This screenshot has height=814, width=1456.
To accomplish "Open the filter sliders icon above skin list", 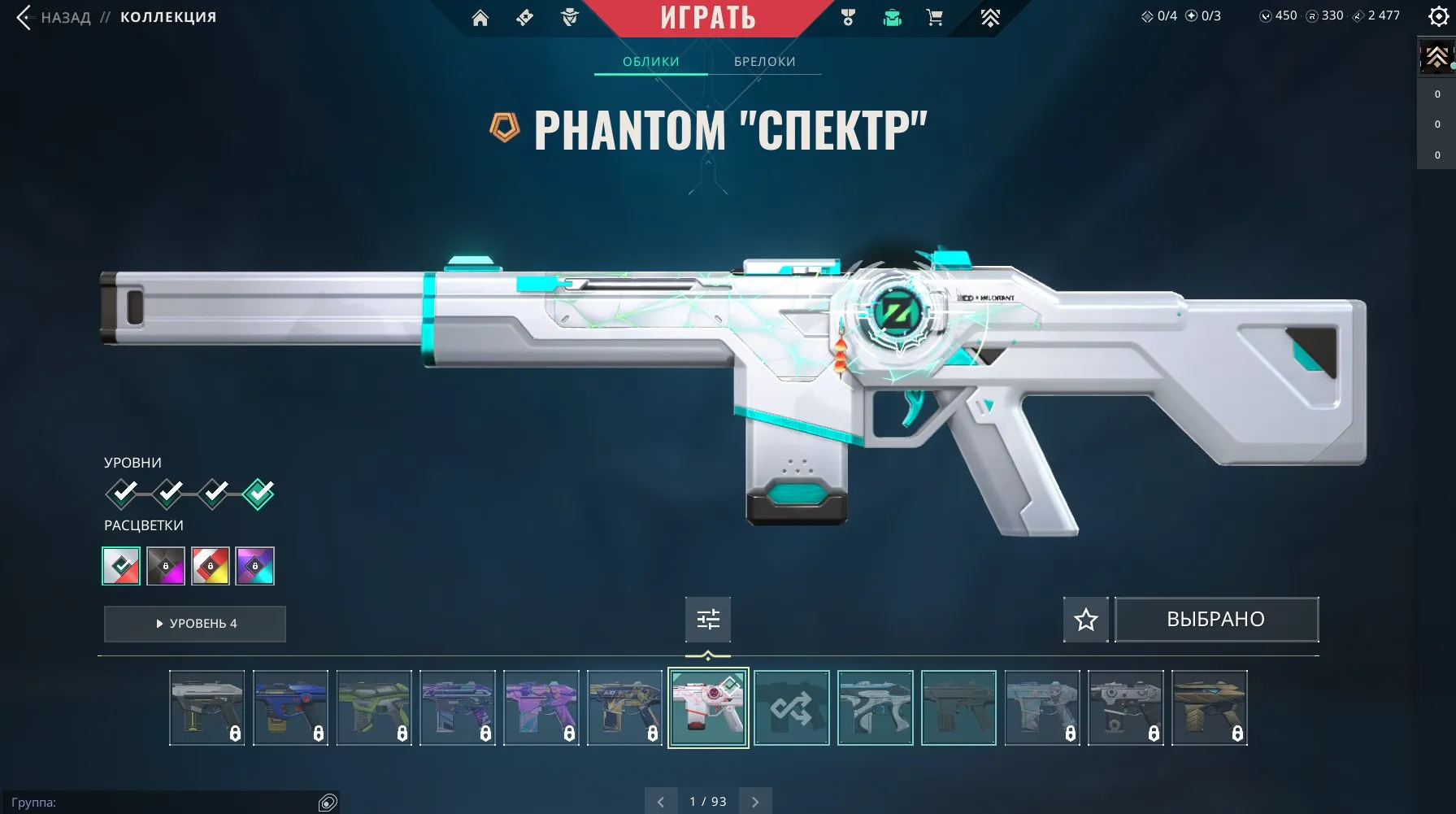I will click(708, 619).
